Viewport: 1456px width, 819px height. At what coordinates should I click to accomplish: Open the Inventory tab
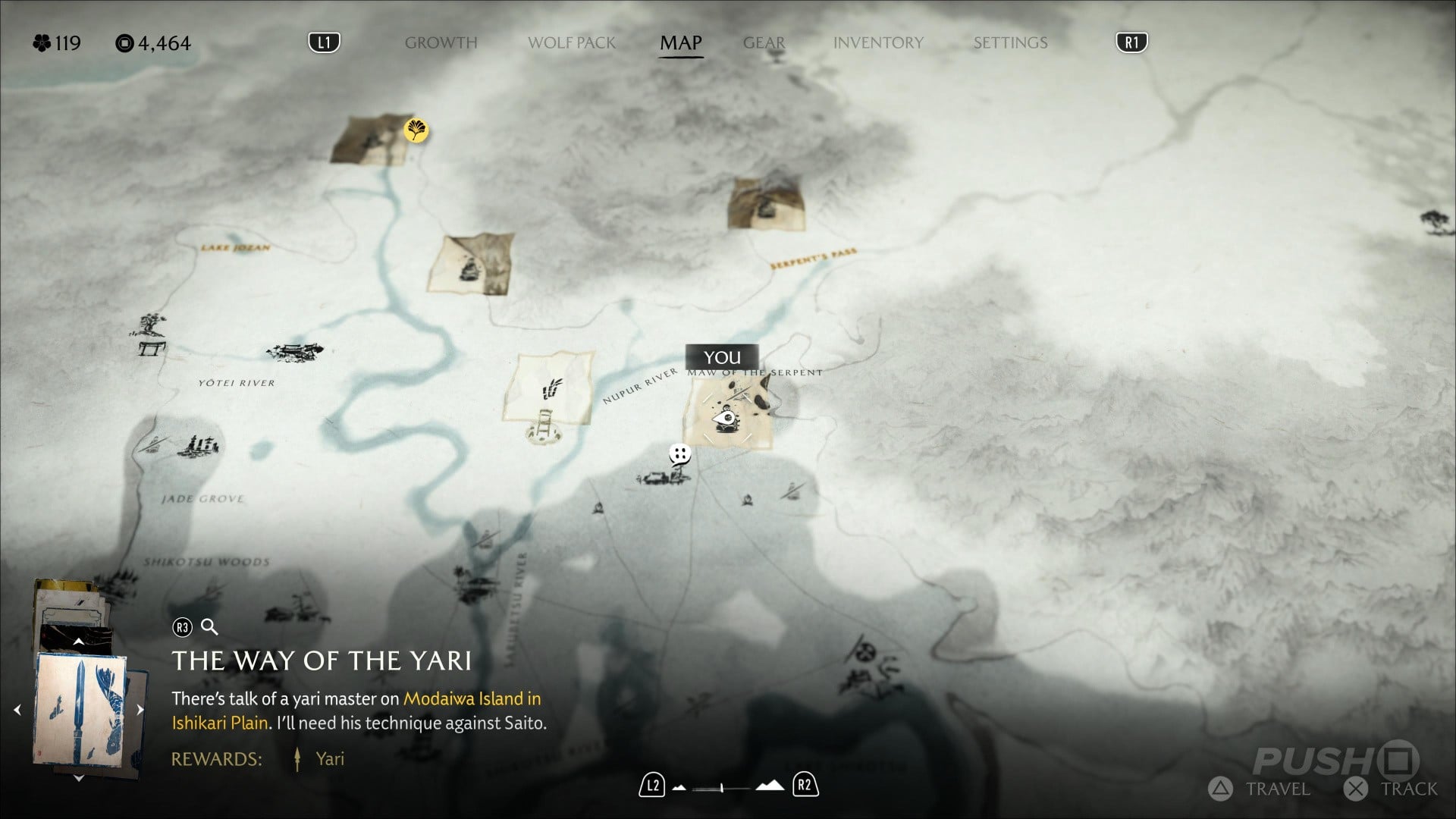coord(878,42)
